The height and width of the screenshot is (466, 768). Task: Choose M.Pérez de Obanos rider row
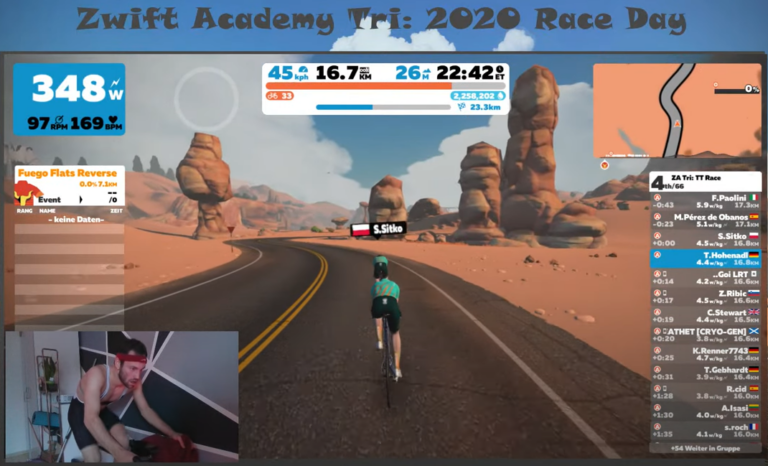pyautogui.click(x=705, y=220)
